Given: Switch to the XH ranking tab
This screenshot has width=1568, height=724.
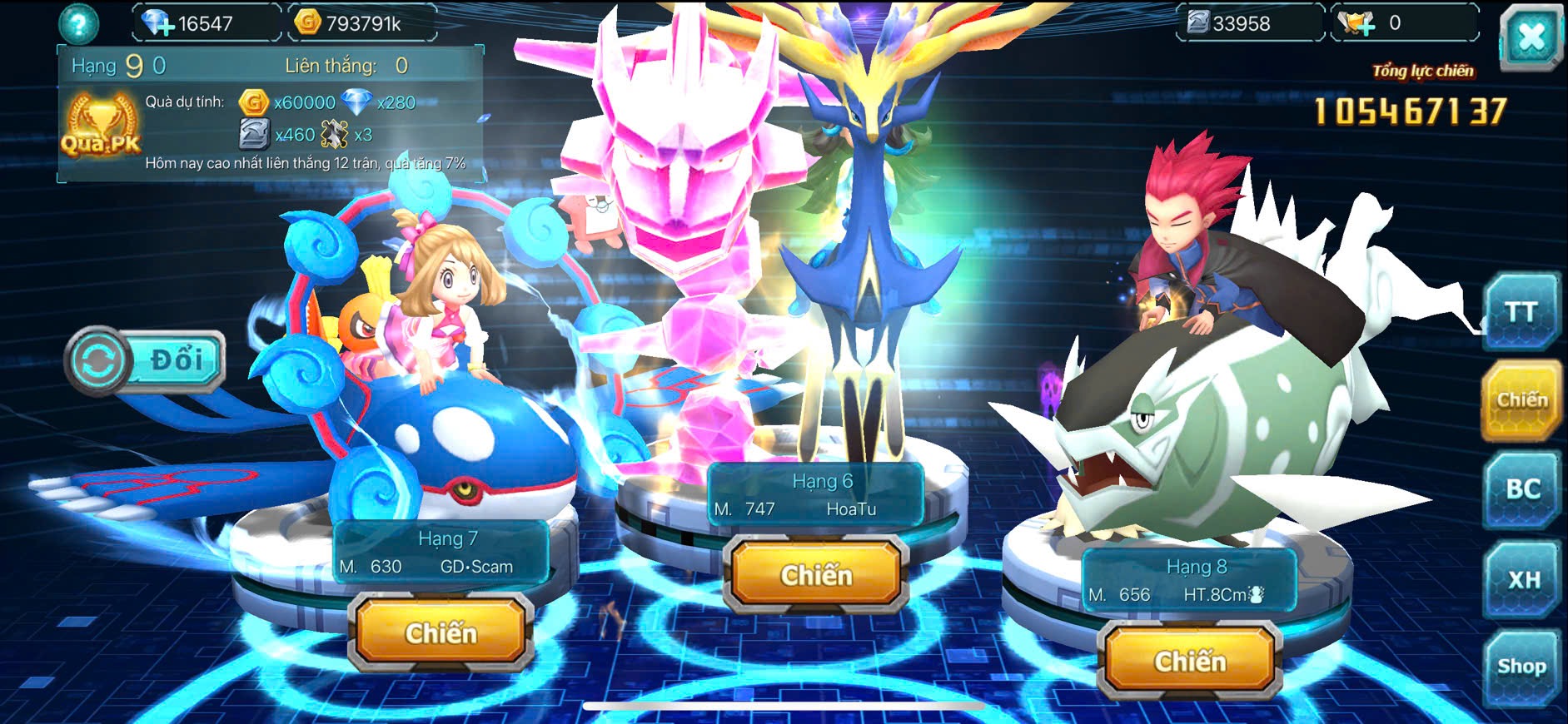Looking at the screenshot, I should click(1522, 579).
